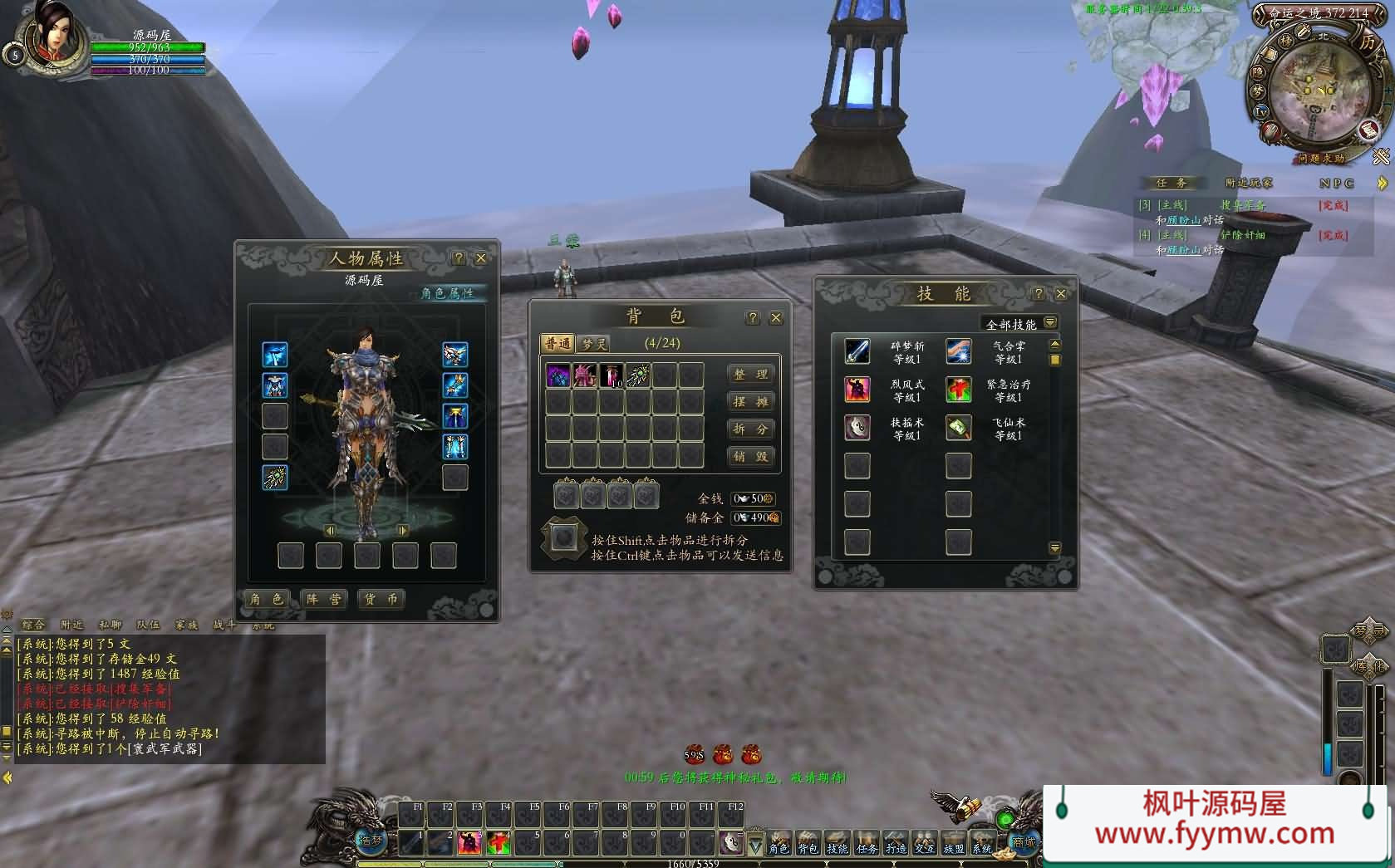Open 任务 quests from the bottom menu

[867, 843]
